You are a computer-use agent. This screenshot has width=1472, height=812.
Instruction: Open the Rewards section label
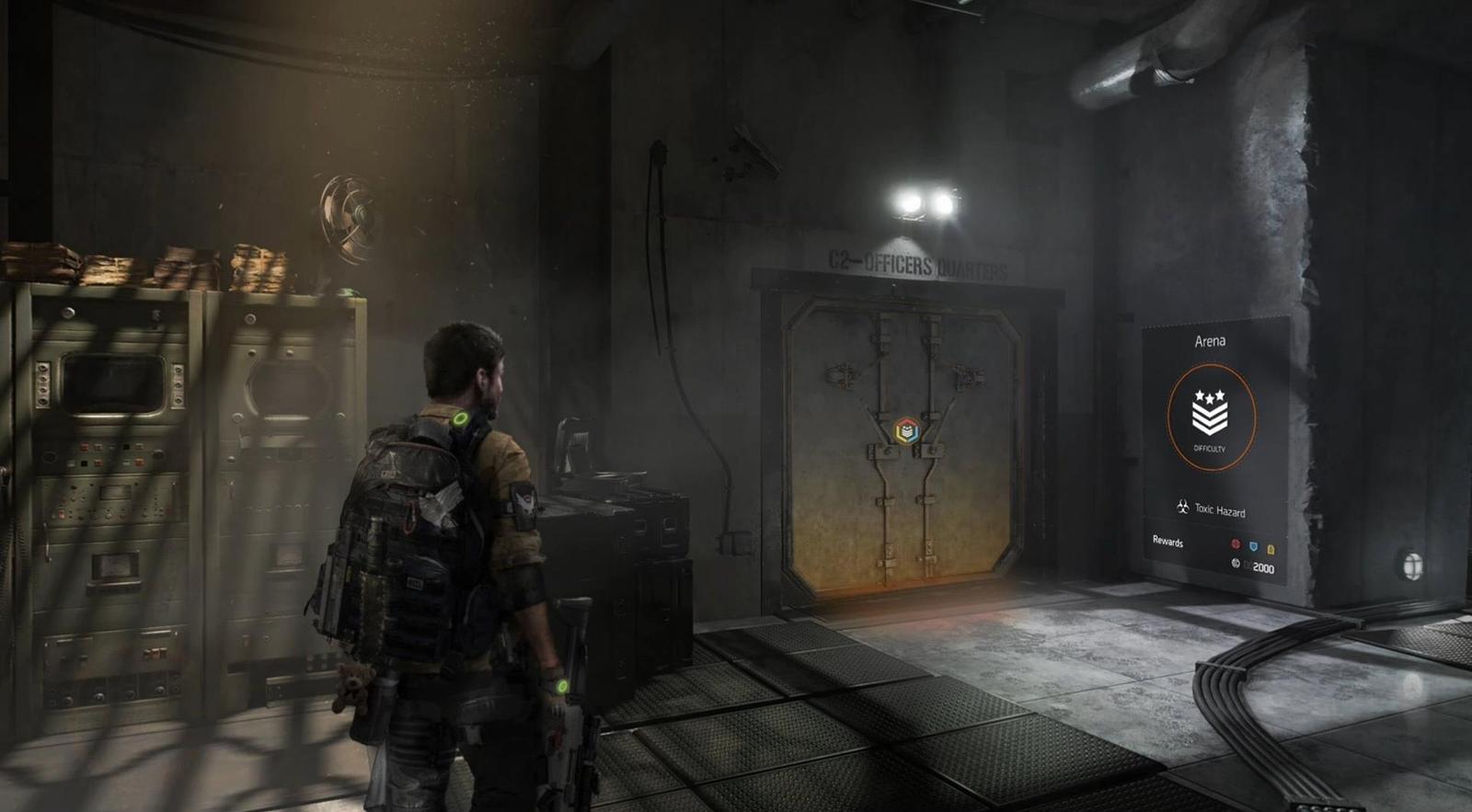(x=1168, y=542)
